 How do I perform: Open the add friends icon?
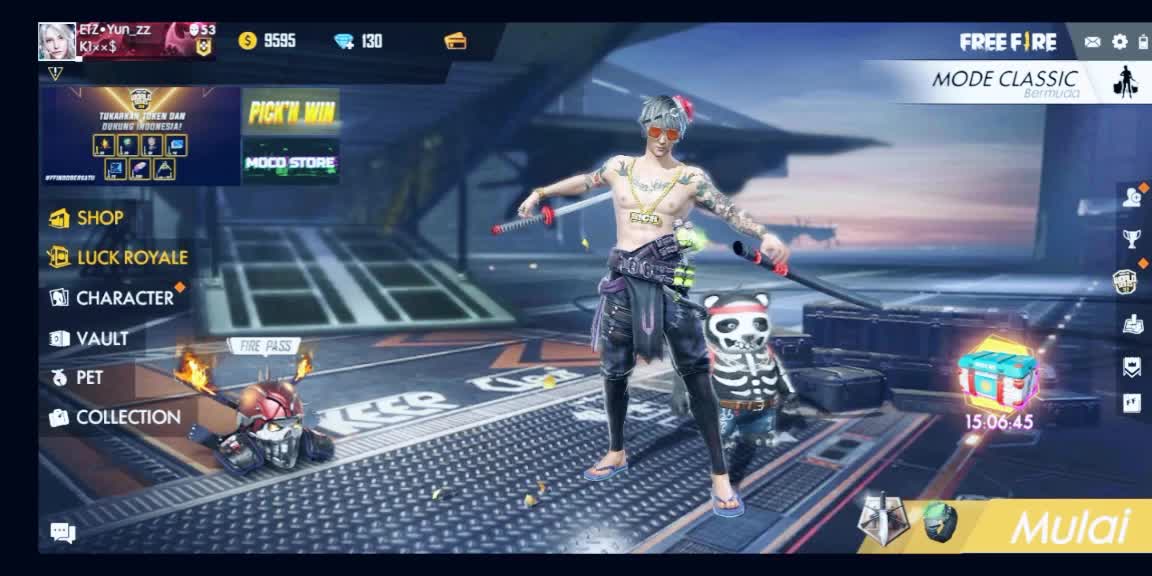[1131, 197]
